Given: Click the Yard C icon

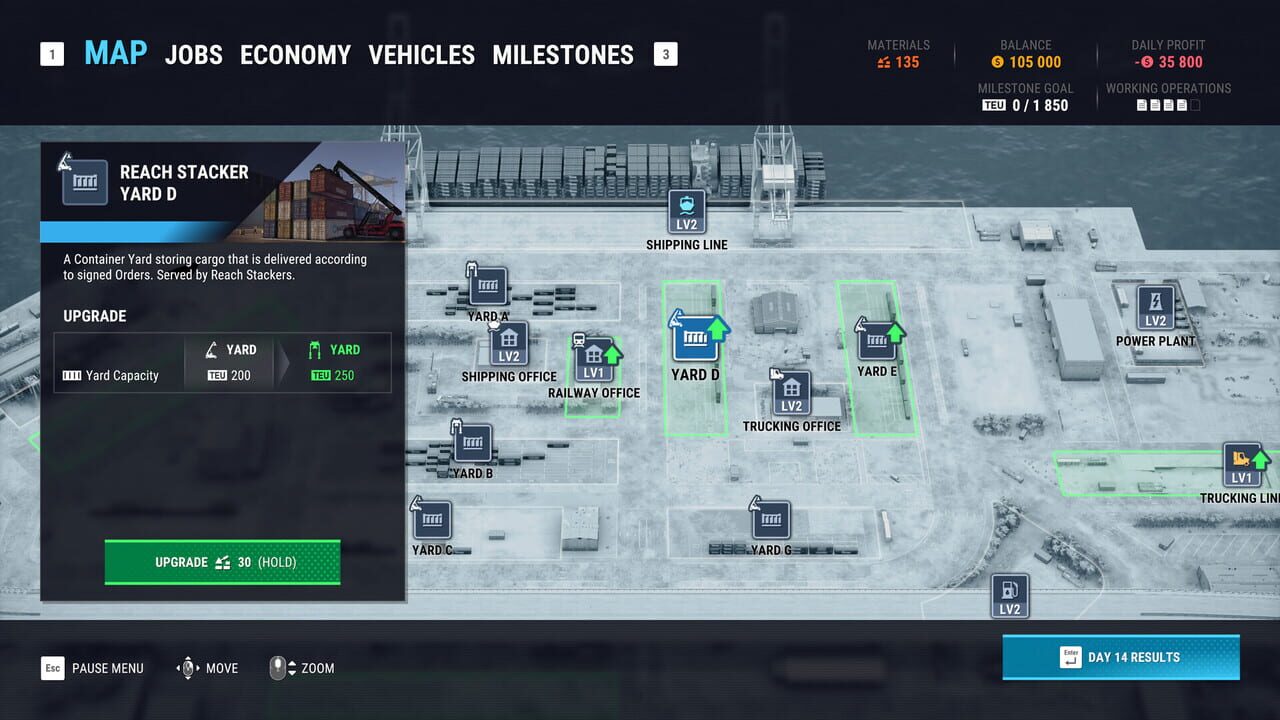Looking at the screenshot, I should pos(433,519).
